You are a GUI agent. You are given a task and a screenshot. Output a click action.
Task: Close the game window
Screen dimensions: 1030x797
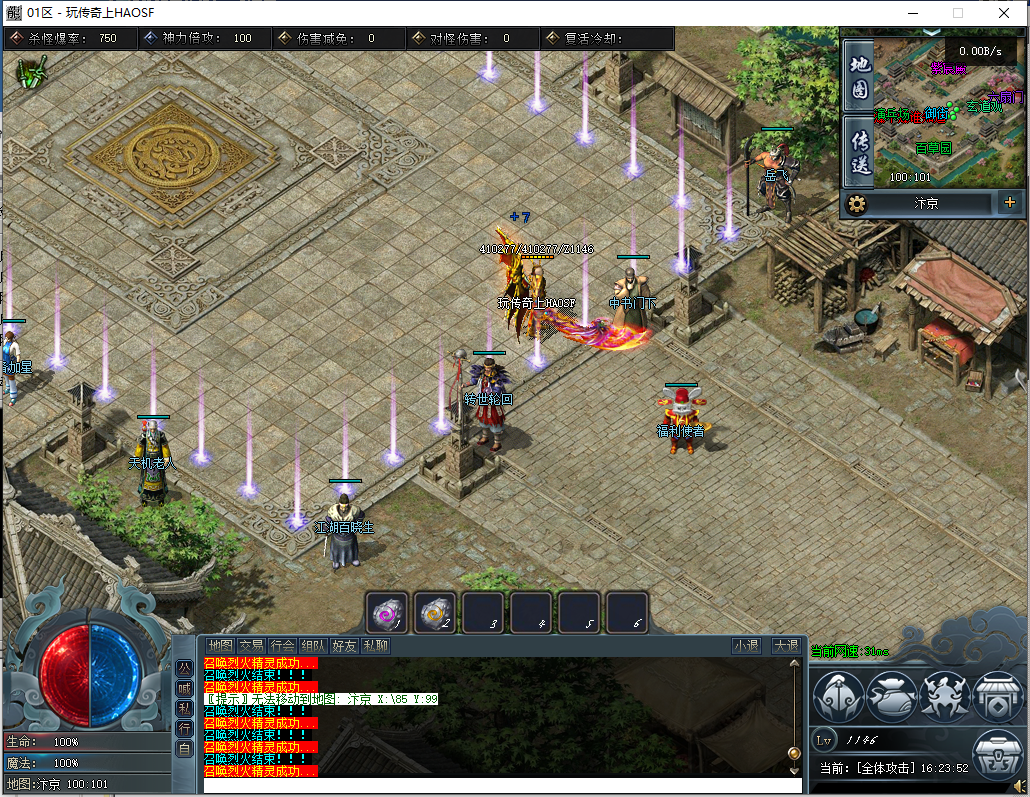(1004, 13)
